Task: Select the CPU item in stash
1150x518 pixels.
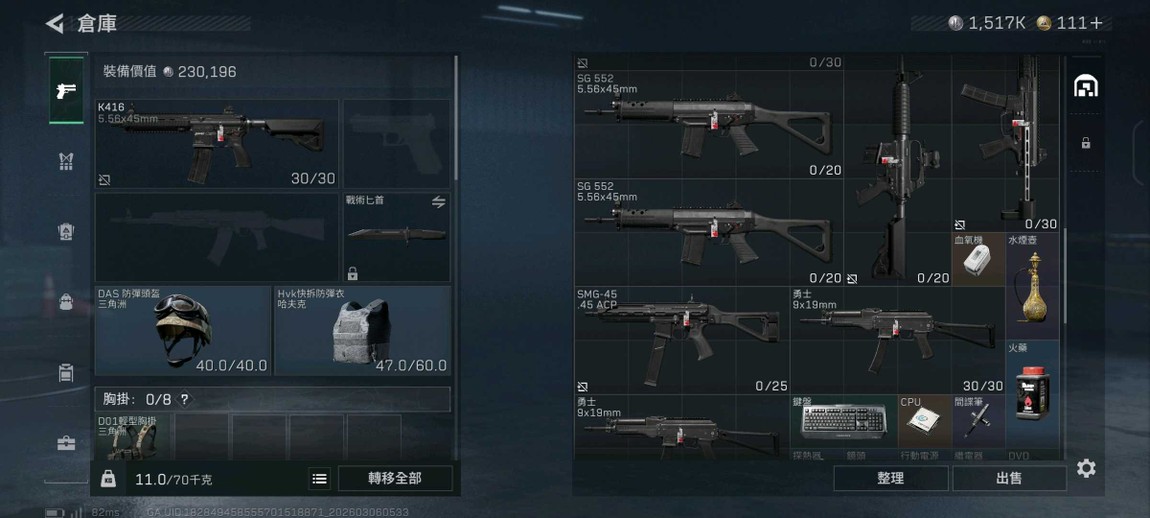Action: 923,421
